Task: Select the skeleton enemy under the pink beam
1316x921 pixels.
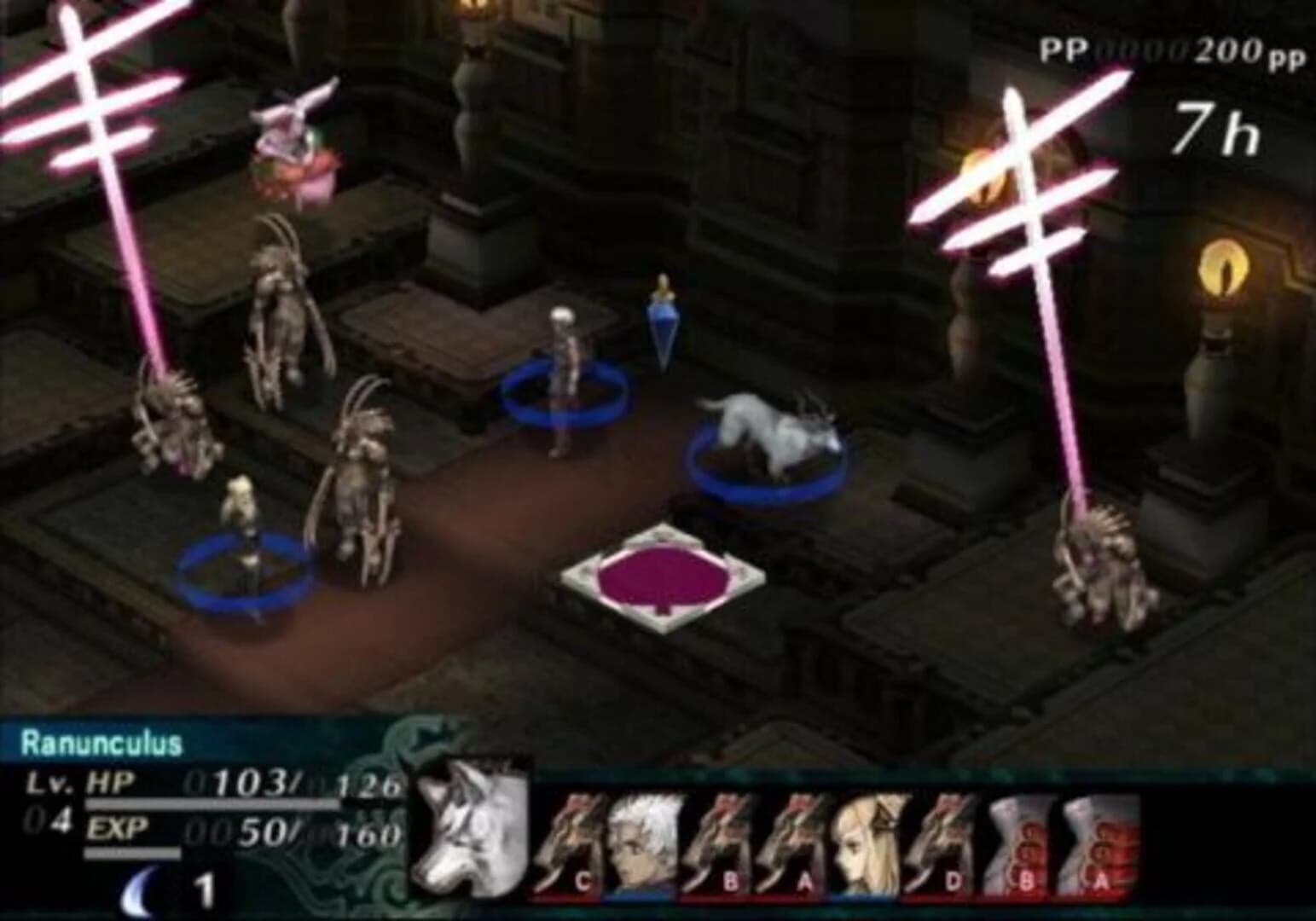Action: tap(171, 418)
